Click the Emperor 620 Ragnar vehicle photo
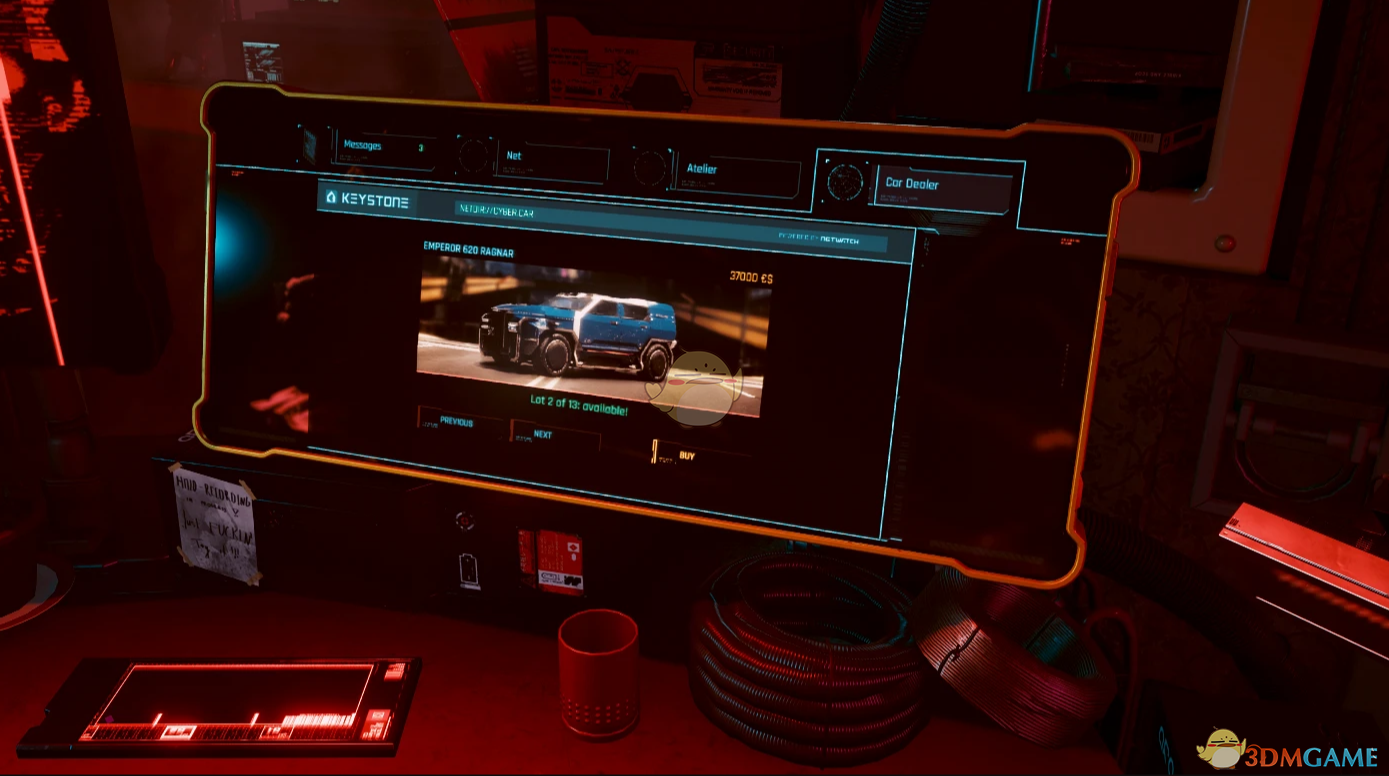 590,330
